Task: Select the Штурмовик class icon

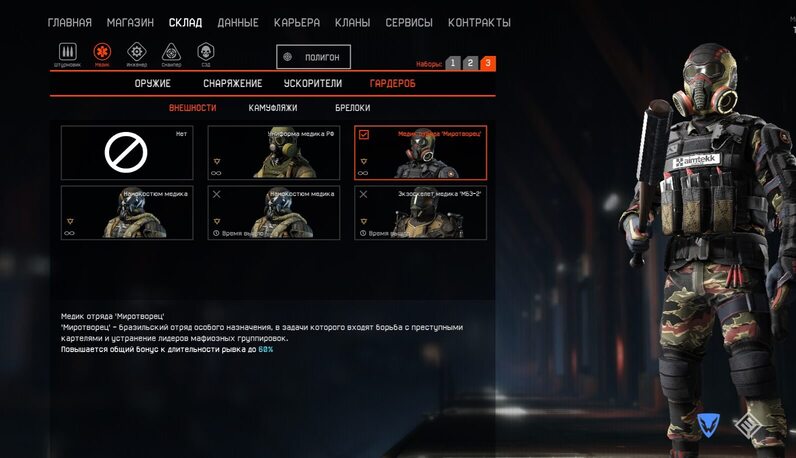Action: tap(68, 52)
